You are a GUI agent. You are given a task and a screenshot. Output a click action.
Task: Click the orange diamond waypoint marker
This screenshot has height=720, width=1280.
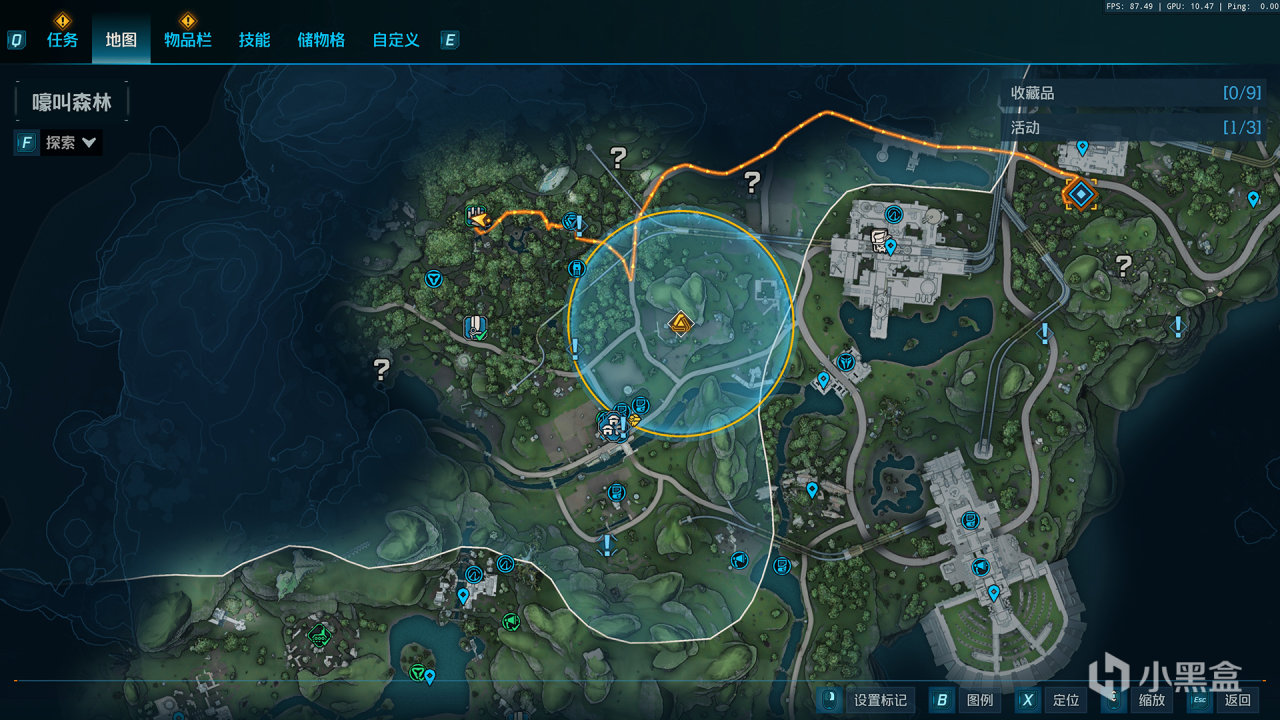1080,193
